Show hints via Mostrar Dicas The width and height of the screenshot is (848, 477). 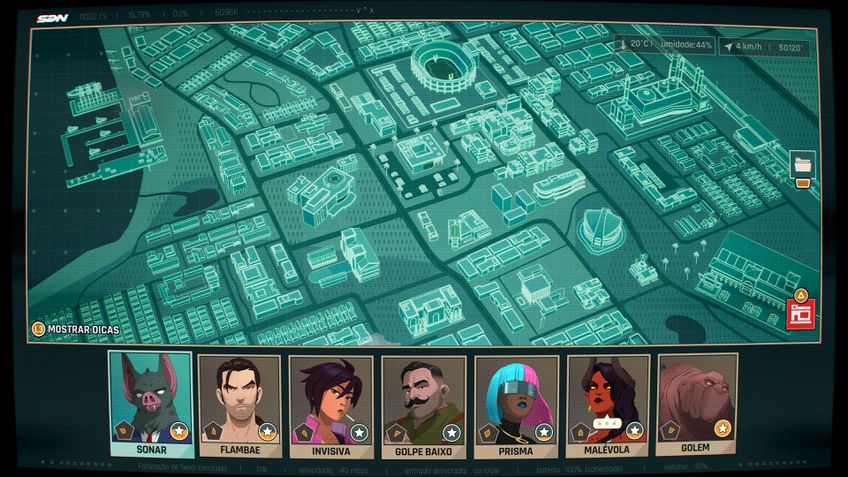(78, 329)
